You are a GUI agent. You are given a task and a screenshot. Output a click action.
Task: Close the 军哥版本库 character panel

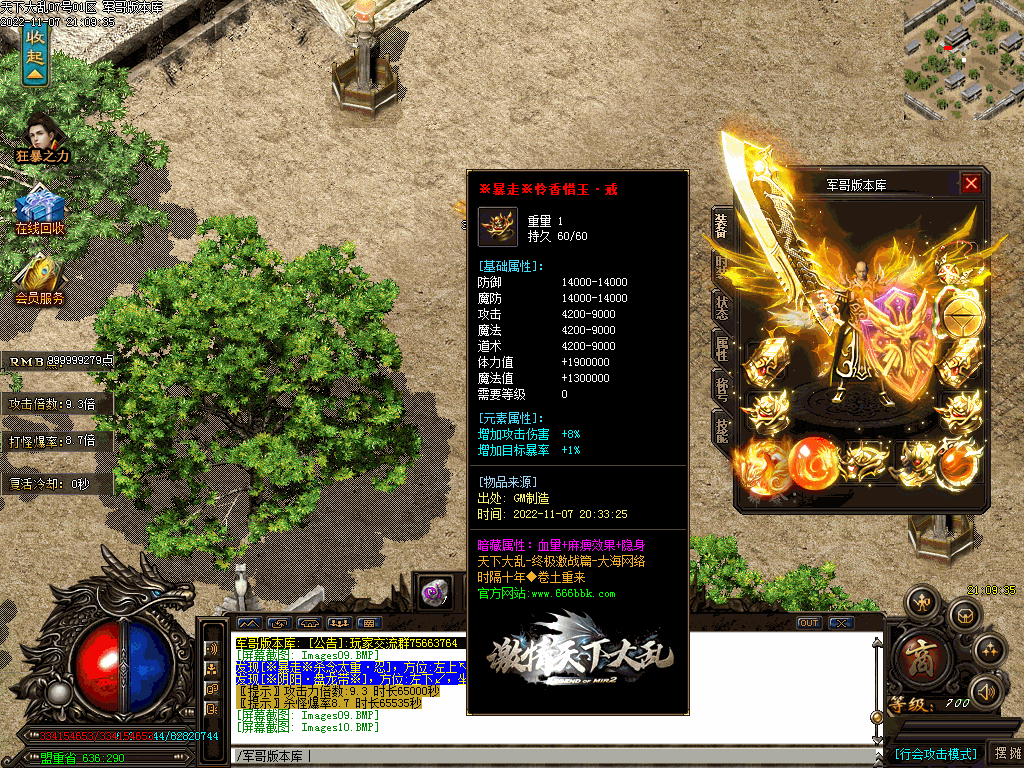[971, 183]
